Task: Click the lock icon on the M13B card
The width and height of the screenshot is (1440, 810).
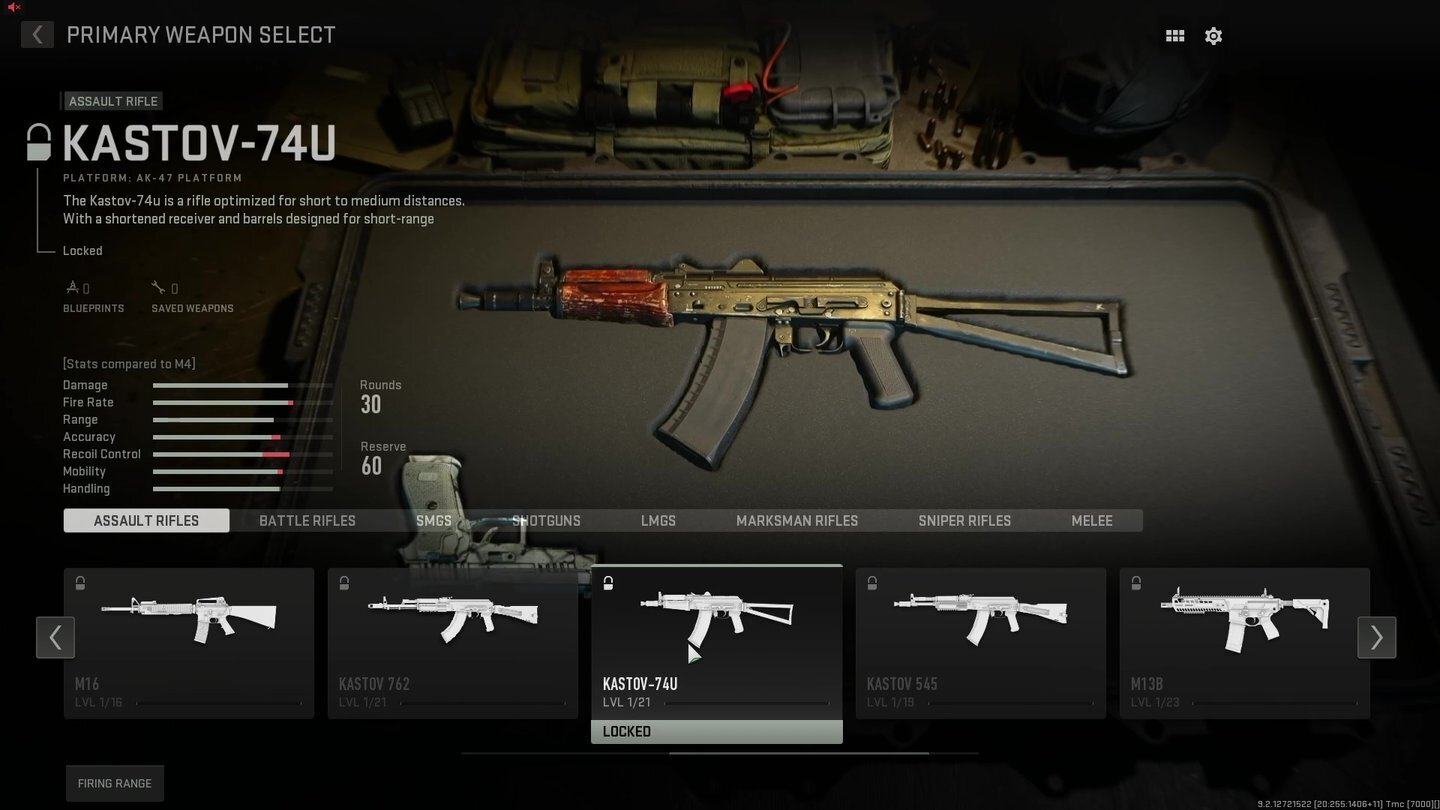Action: (x=1136, y=582)
